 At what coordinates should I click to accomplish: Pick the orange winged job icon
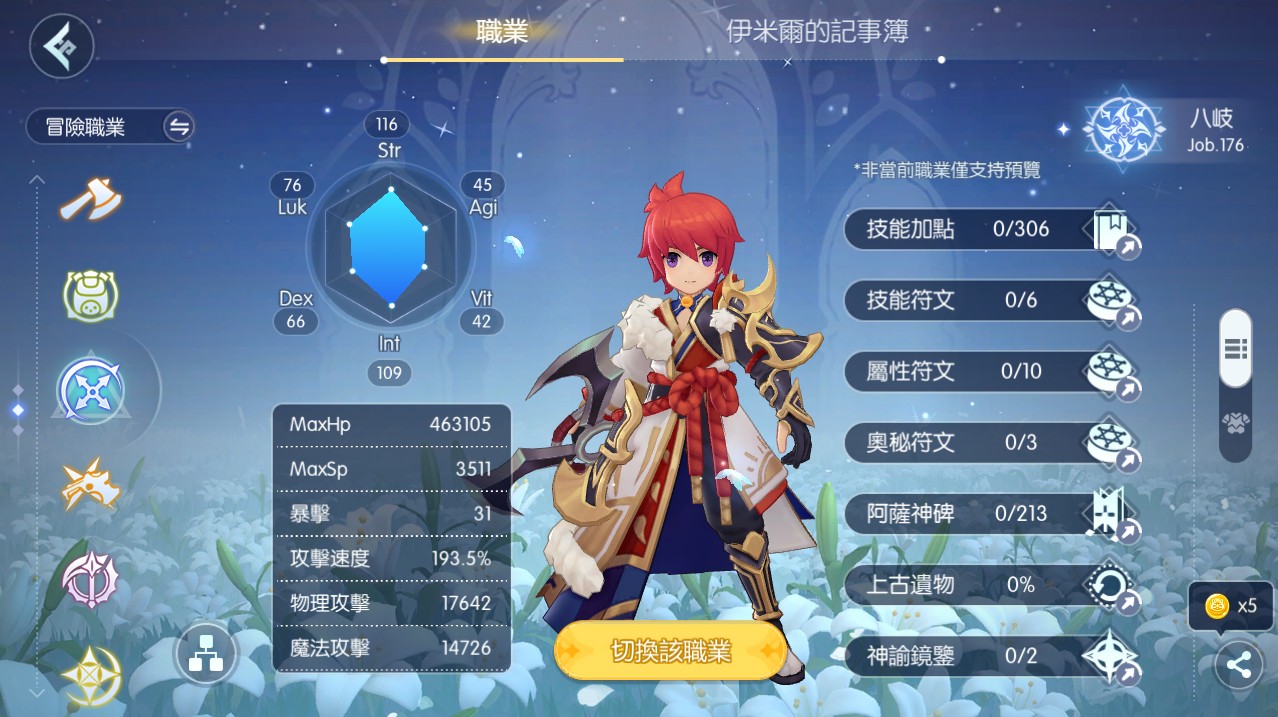tap(90, 486)
